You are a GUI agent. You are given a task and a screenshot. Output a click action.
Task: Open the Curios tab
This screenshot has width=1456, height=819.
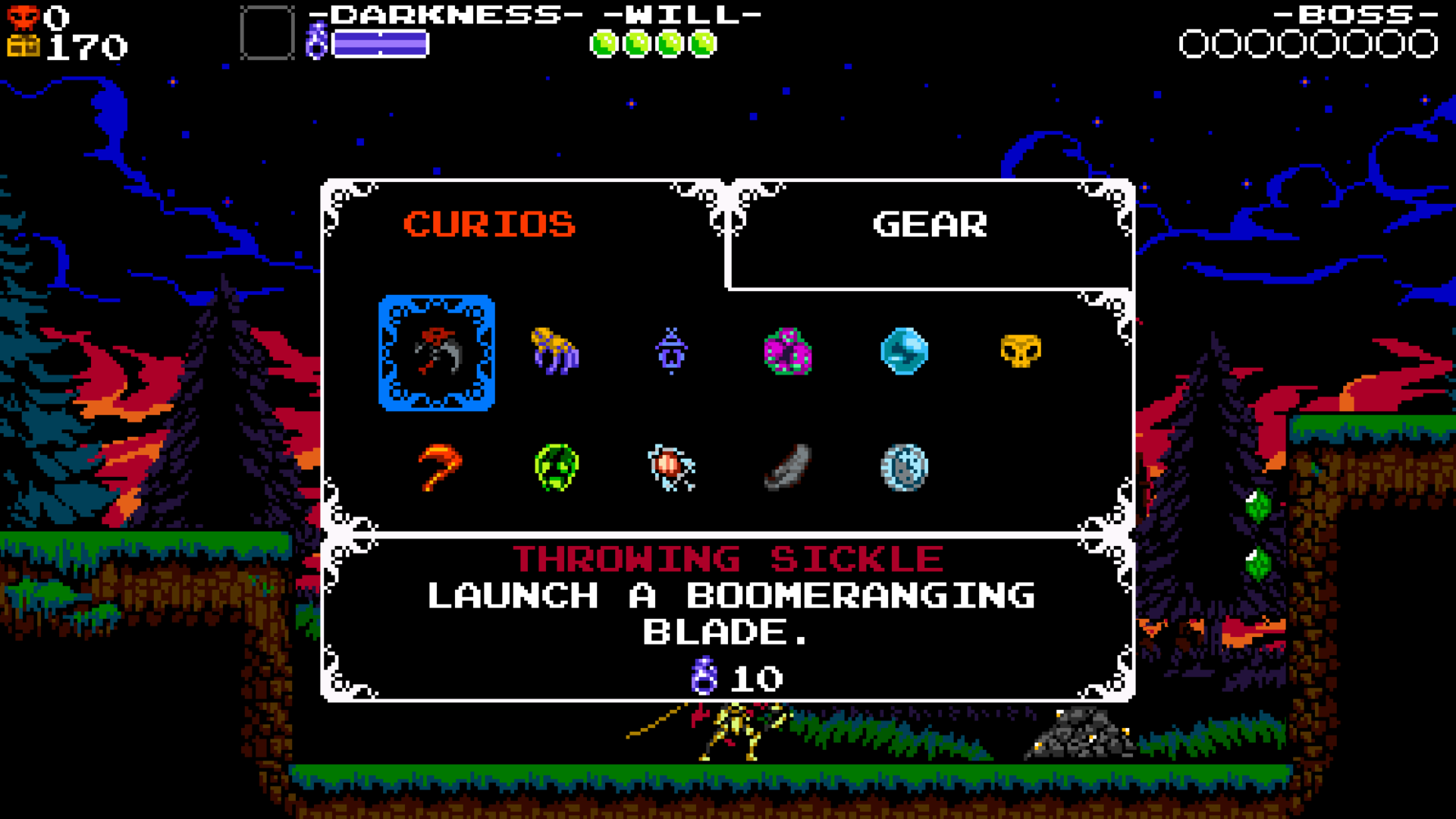(489, 224)
